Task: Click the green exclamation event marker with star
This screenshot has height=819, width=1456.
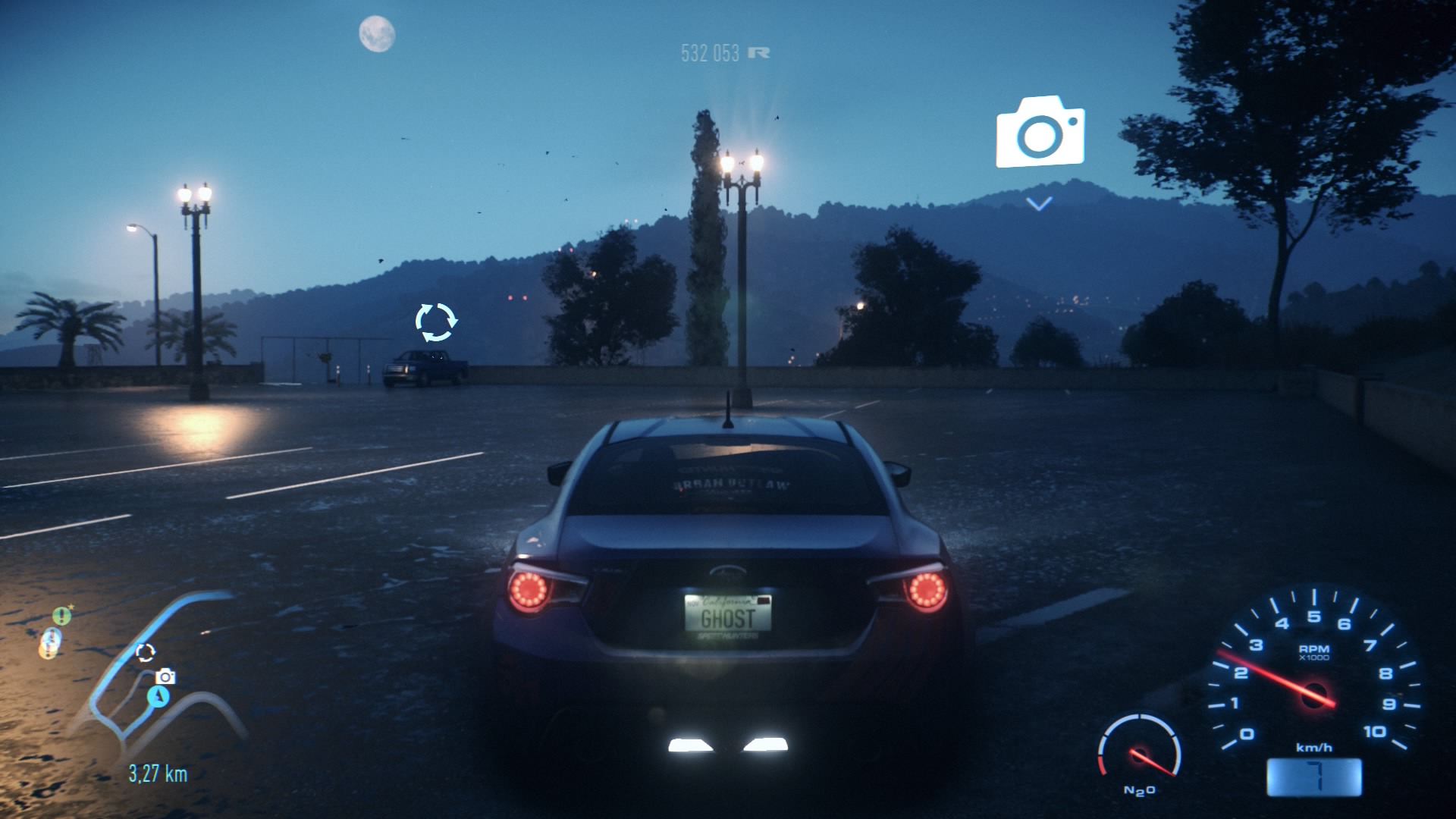Action: point(61,616)
